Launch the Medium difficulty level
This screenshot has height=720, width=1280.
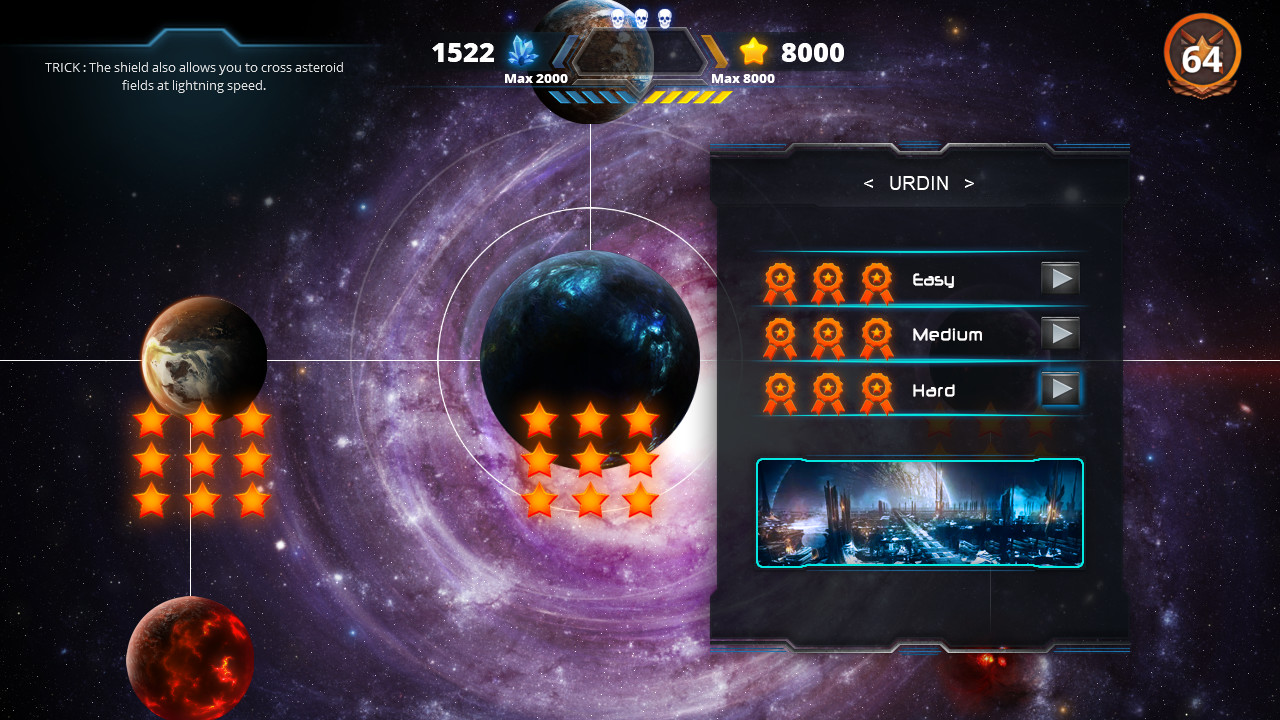(1061, 334)
